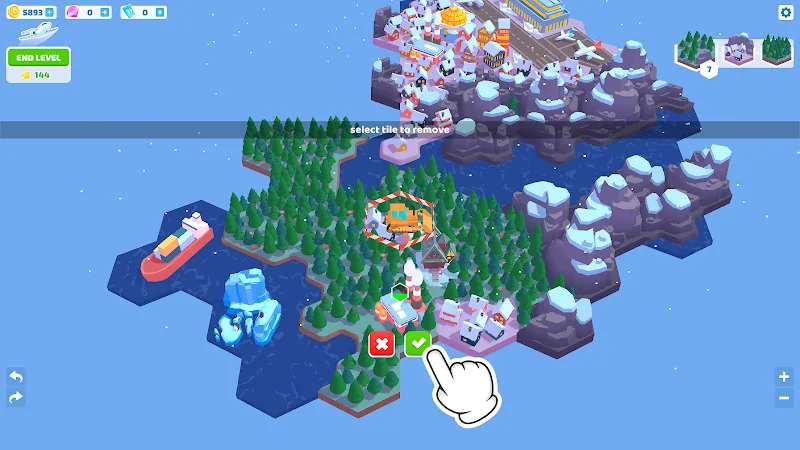Redo the previous action
The width and height of the screenshot is (800, 450).
pos(15,398)
